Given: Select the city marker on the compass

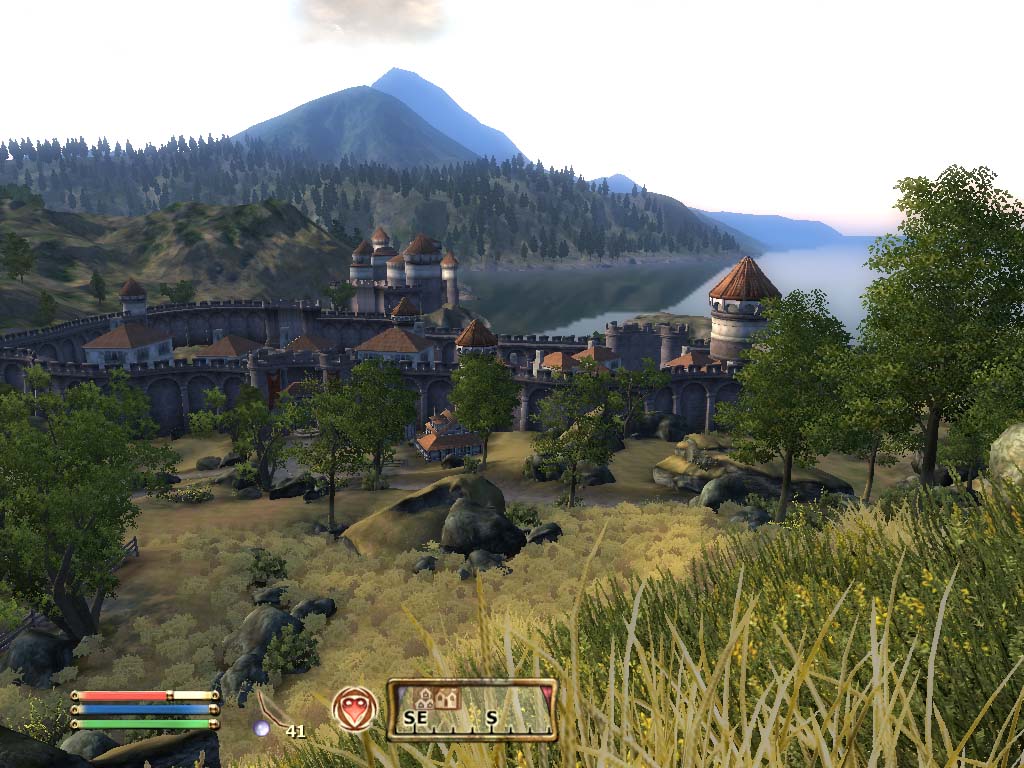Looking at the screenshot, I should click(x=424, y=698).
